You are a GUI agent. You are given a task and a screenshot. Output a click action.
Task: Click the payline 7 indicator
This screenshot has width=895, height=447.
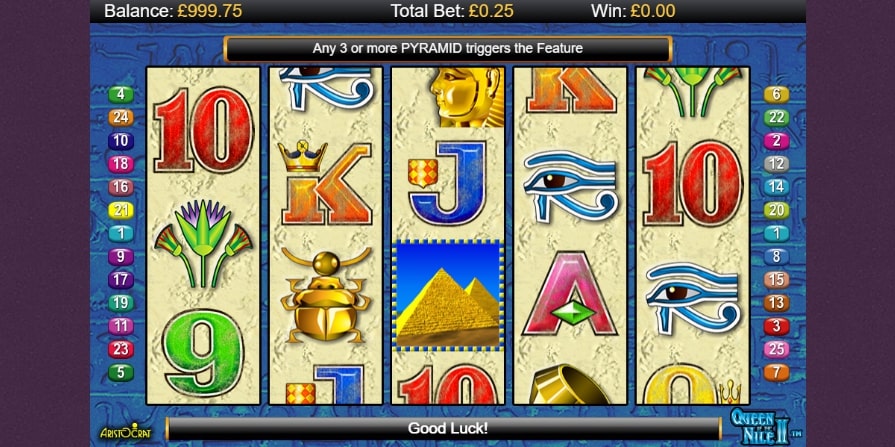(776, 372)
